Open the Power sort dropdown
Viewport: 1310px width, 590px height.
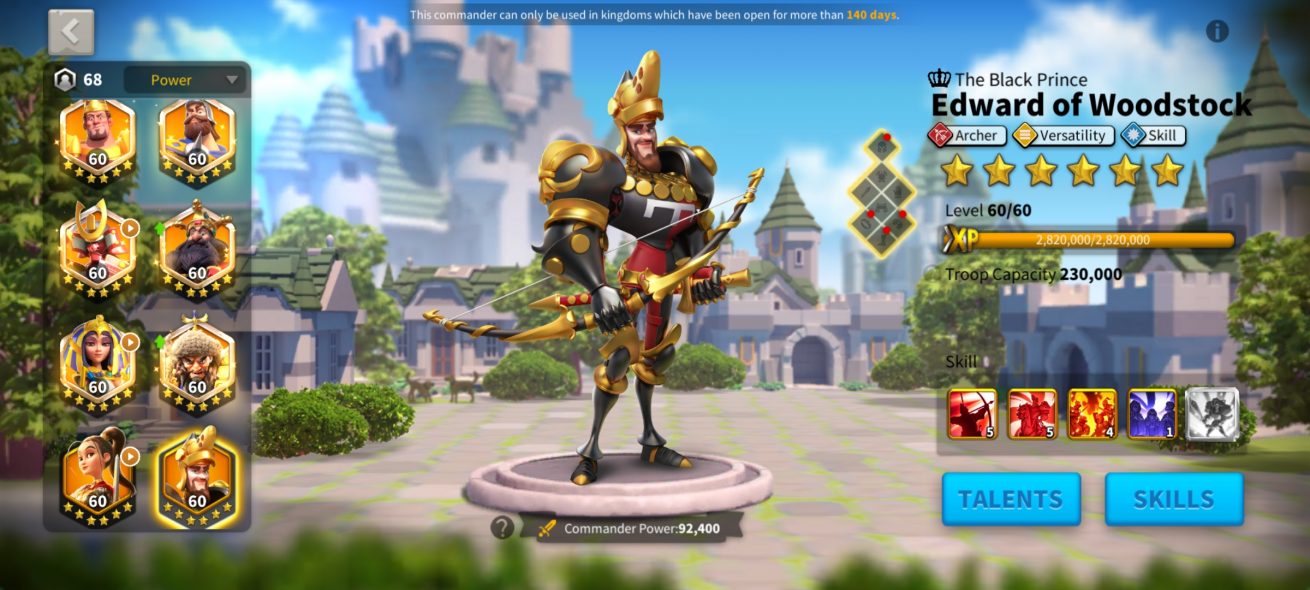point(184,80)
